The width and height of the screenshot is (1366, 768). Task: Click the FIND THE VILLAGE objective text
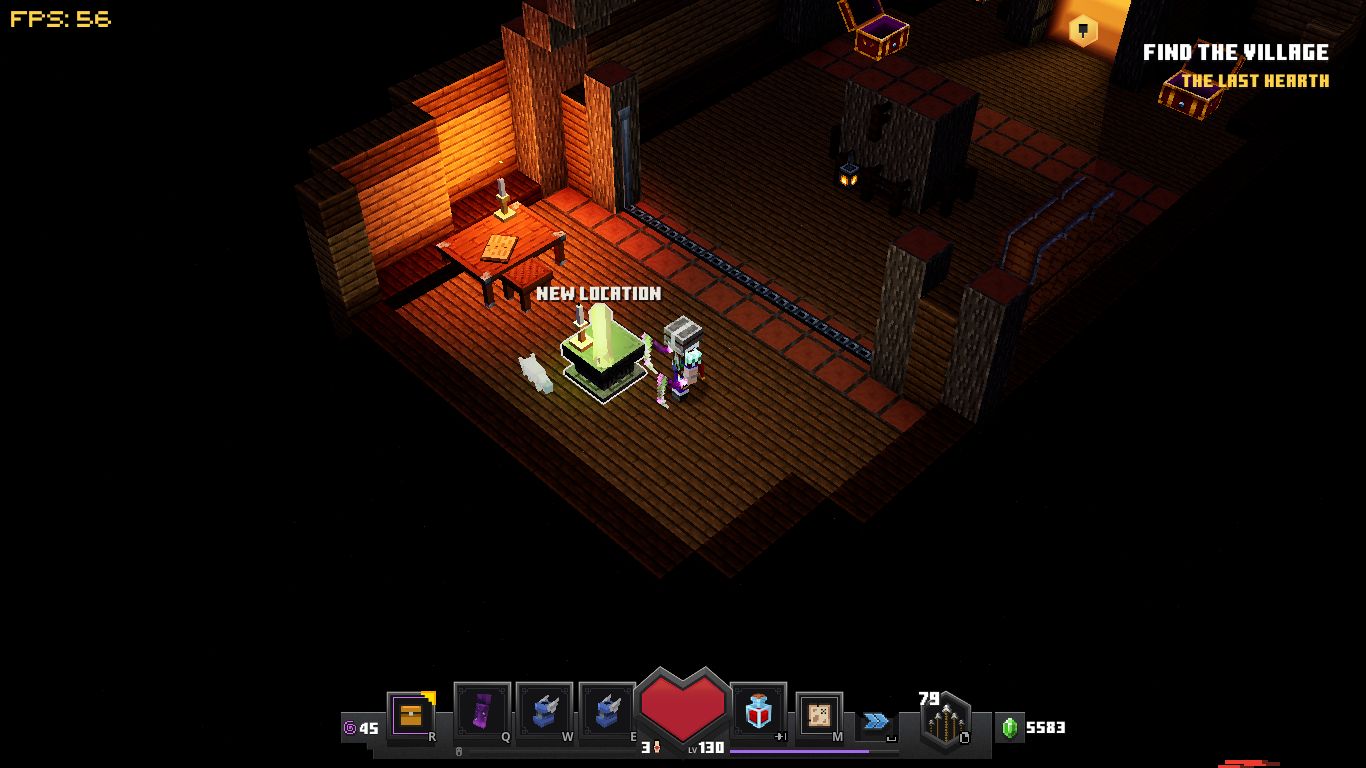(1237, 52)
